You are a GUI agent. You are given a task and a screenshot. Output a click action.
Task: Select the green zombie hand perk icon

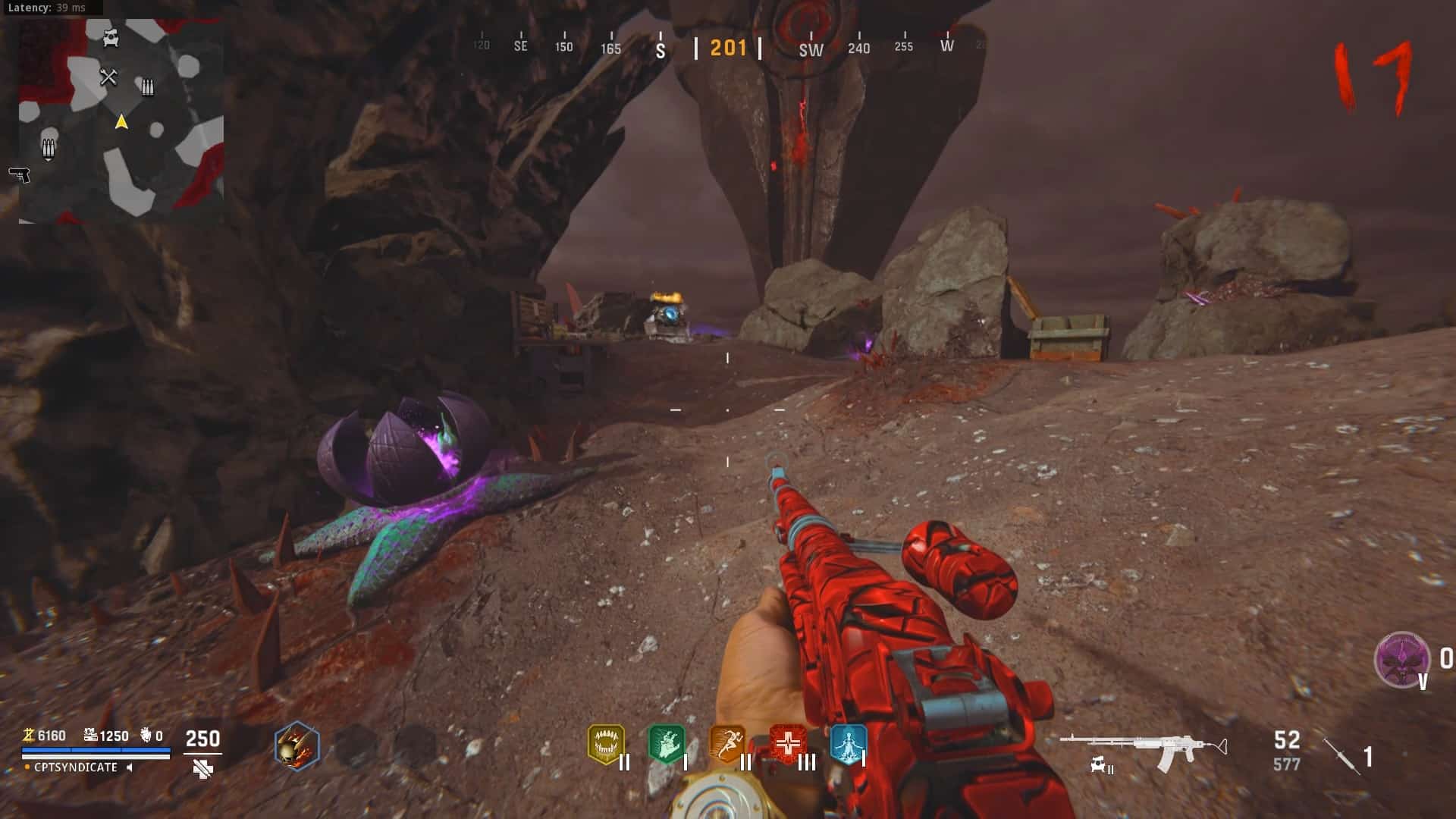click(667, 745)
